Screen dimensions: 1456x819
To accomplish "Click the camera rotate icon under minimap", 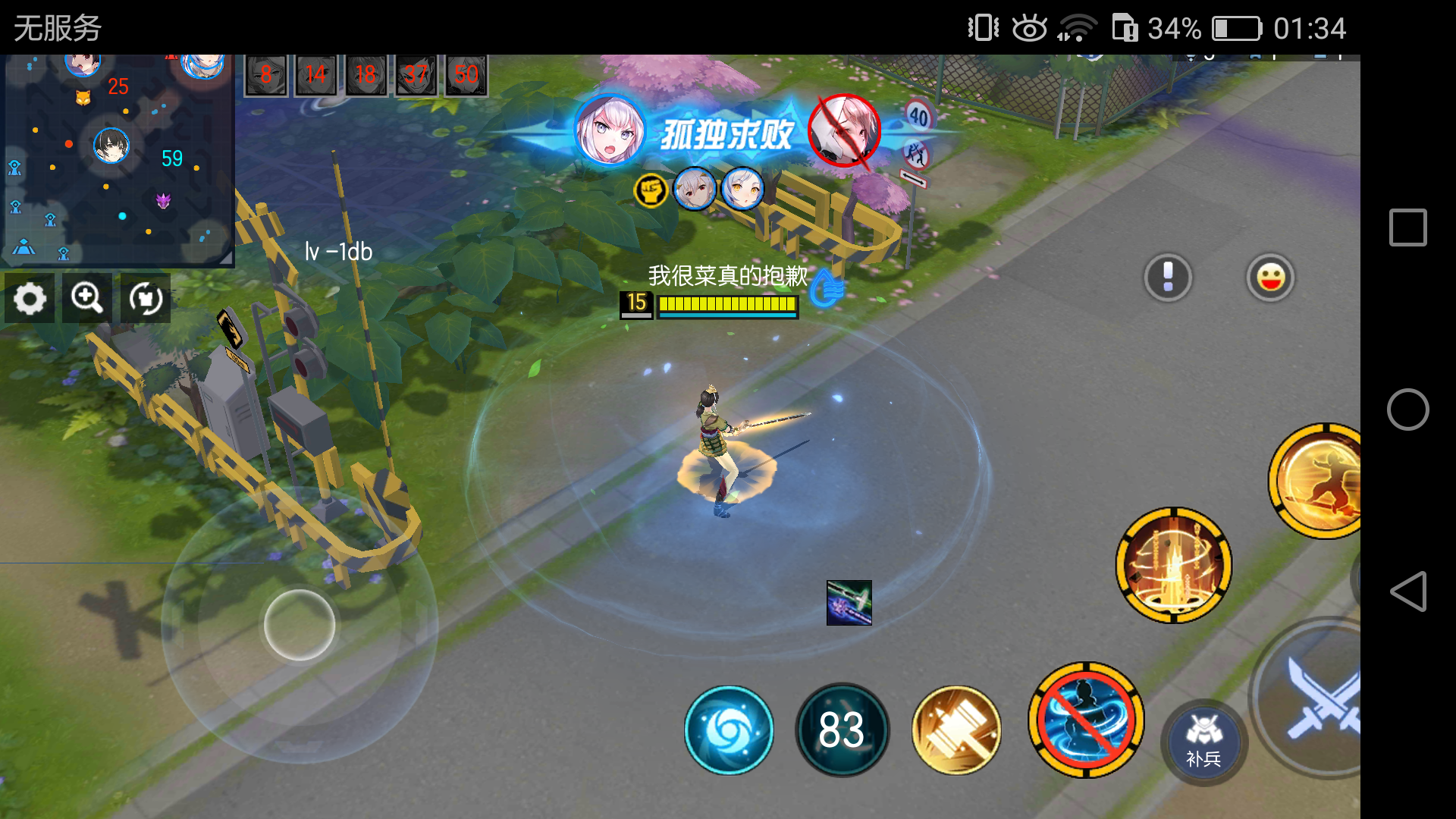I will 144,299.
